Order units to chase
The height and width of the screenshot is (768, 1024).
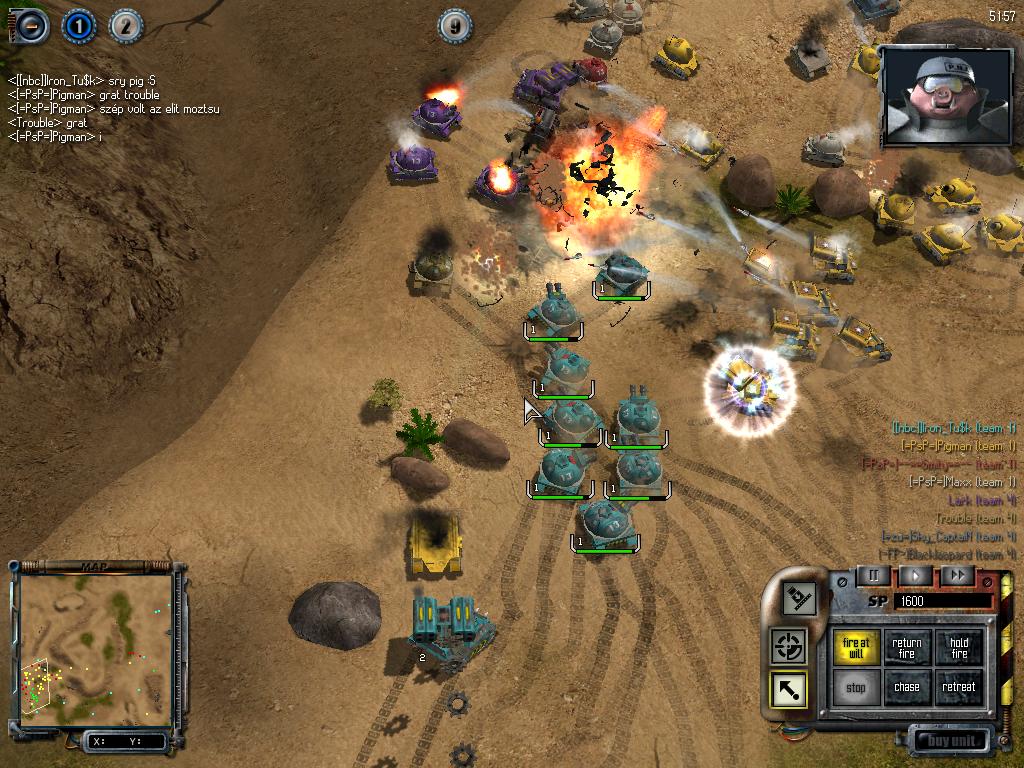(x=907, y=687)
